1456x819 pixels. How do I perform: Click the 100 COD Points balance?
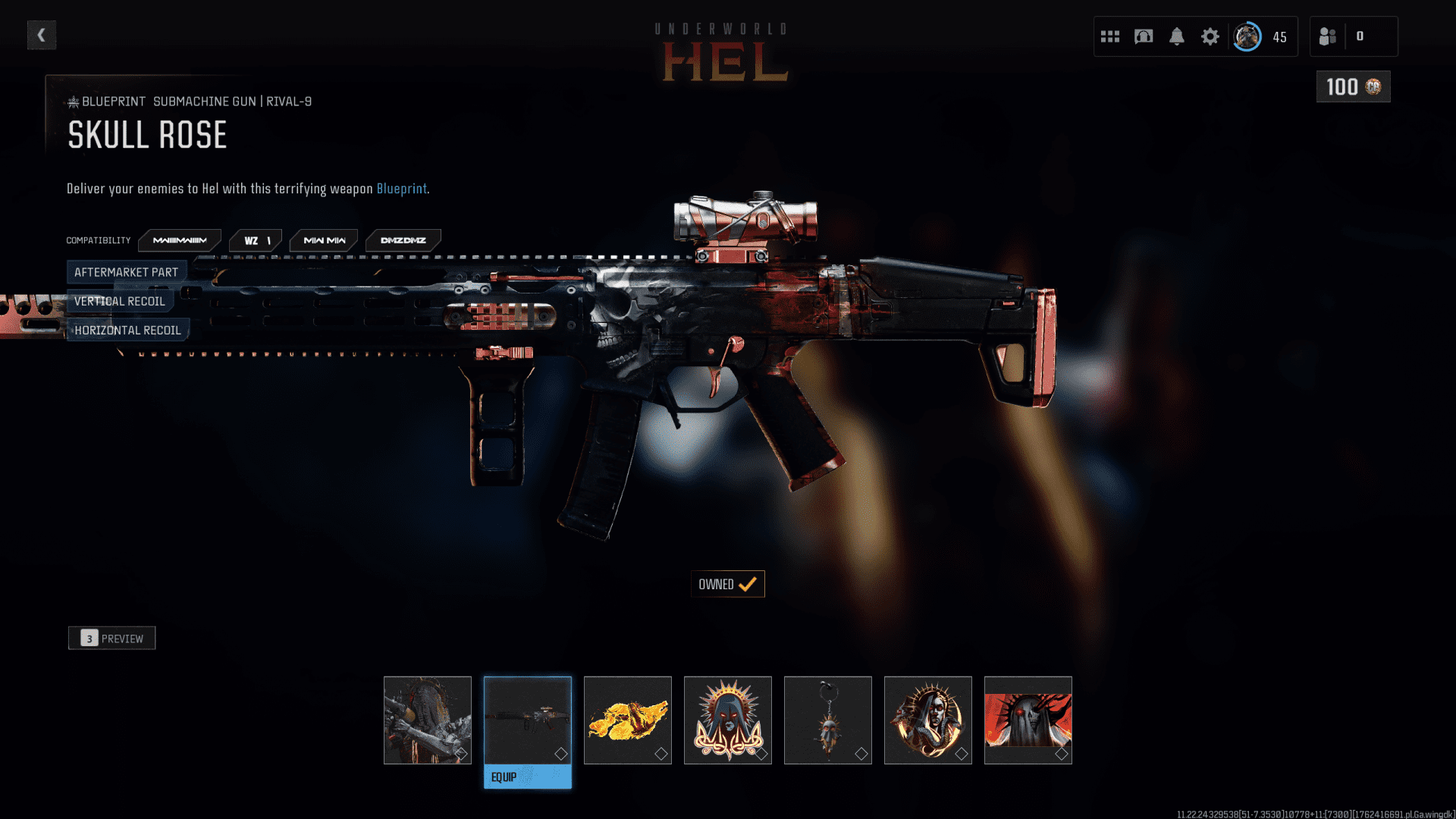[x=1353, y=87]
